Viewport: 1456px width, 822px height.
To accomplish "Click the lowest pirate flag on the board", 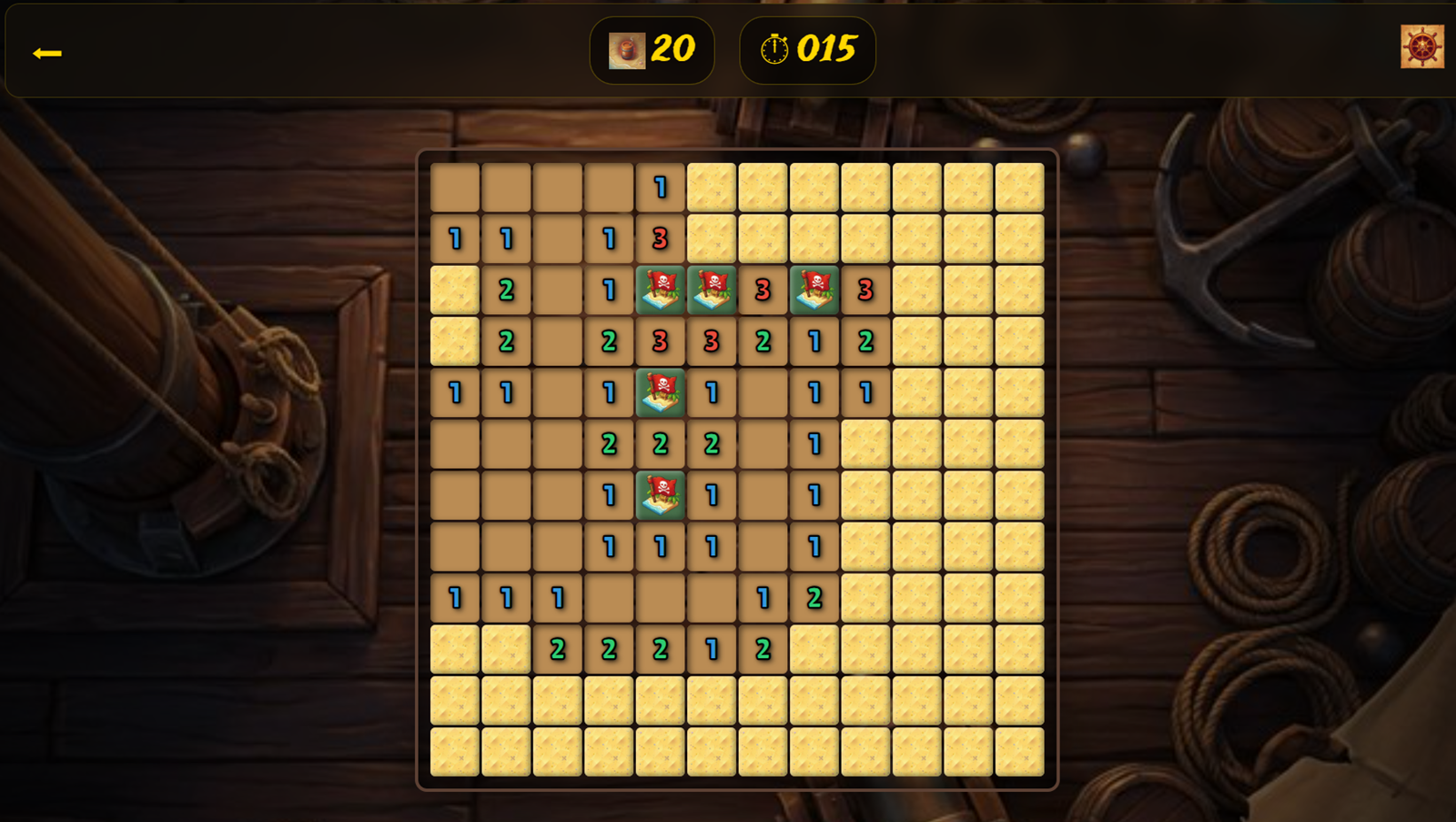I will (x=659, y=496).
